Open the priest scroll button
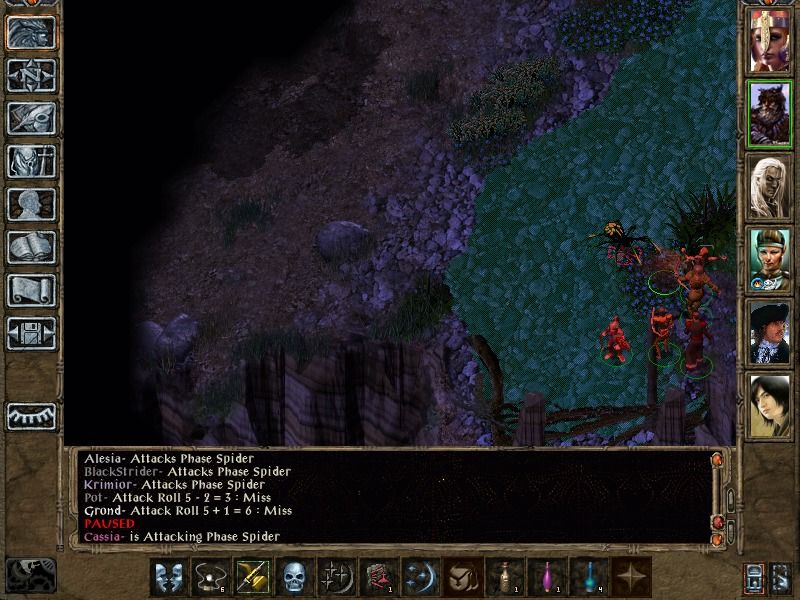 31,290
